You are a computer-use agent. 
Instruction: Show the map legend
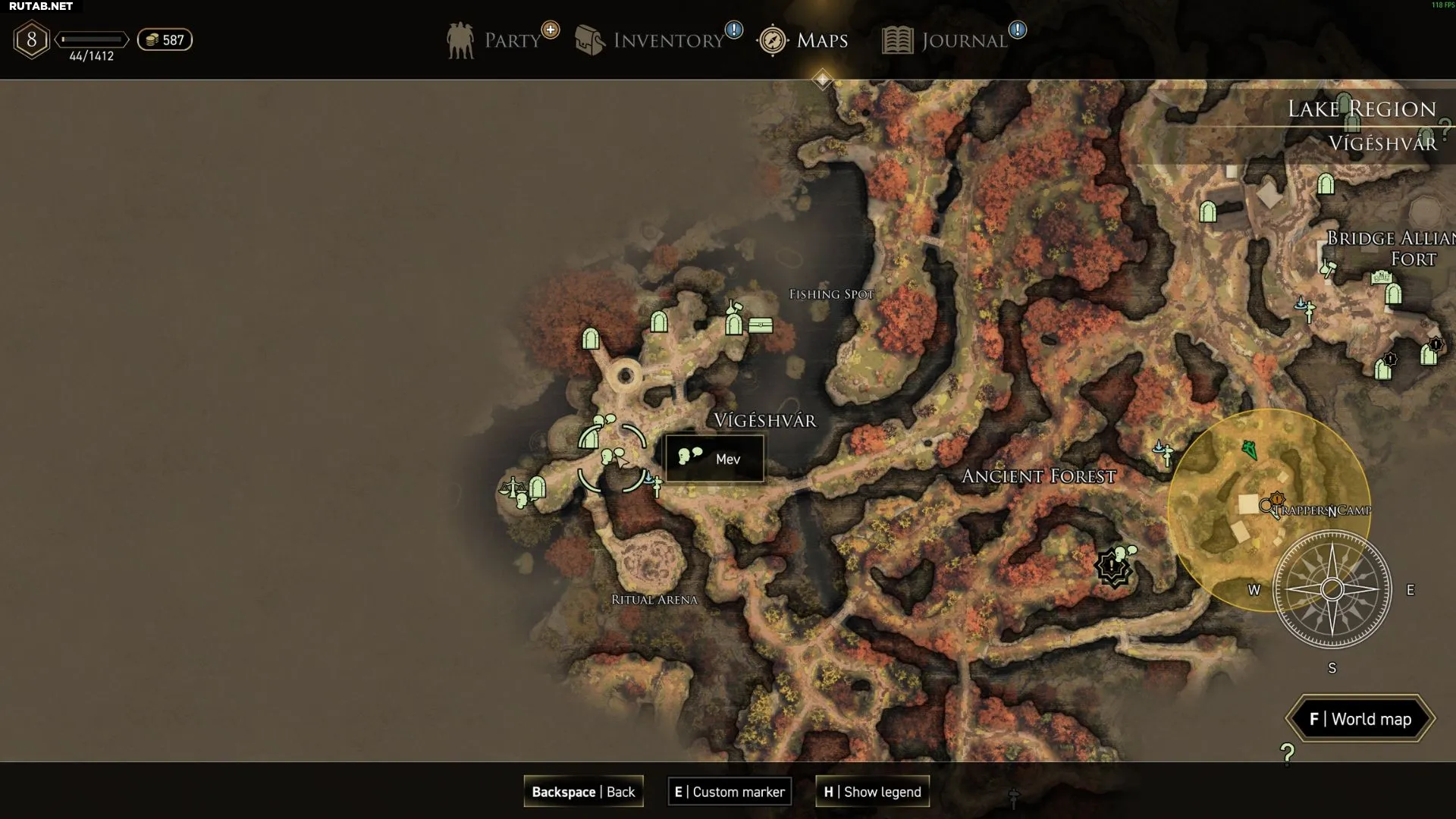point(872,792)
